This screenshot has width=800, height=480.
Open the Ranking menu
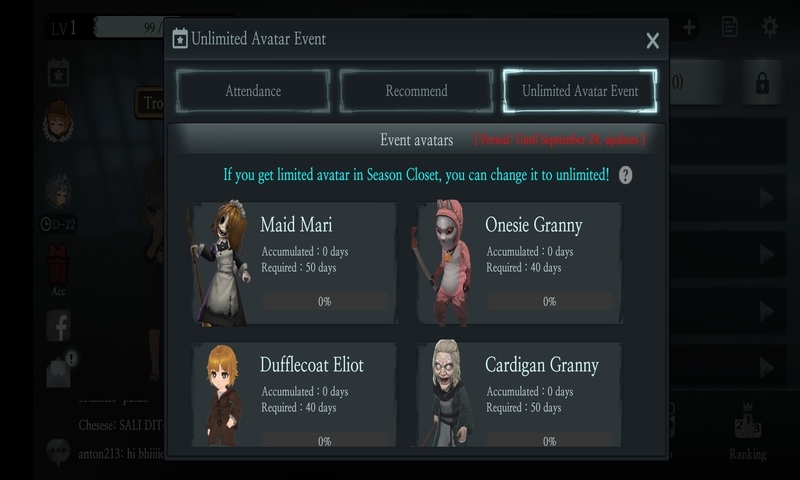[x=747, y=430]
